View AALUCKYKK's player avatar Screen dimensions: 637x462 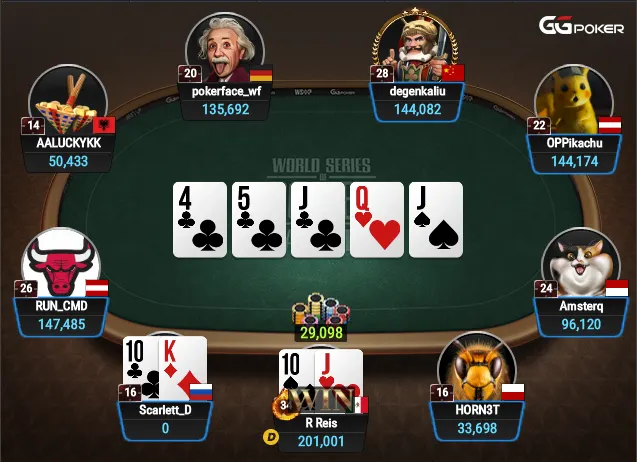[69, 100]
